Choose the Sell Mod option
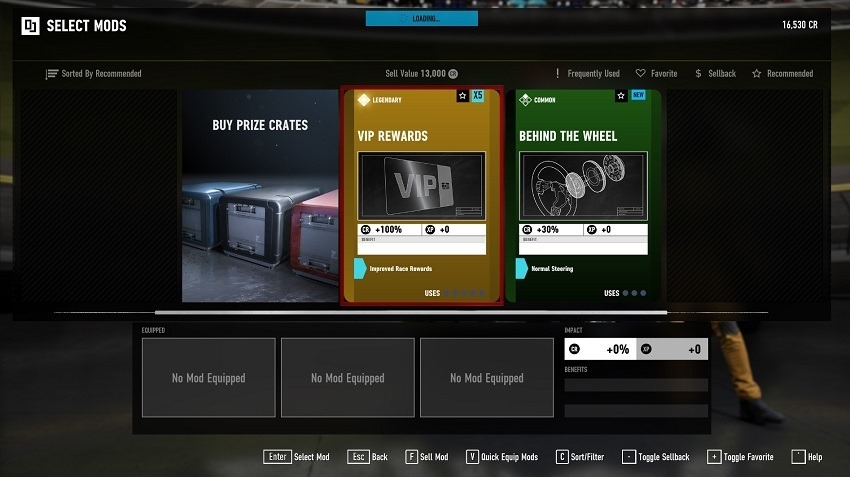850x477 pixels. [x=426, y=457]
